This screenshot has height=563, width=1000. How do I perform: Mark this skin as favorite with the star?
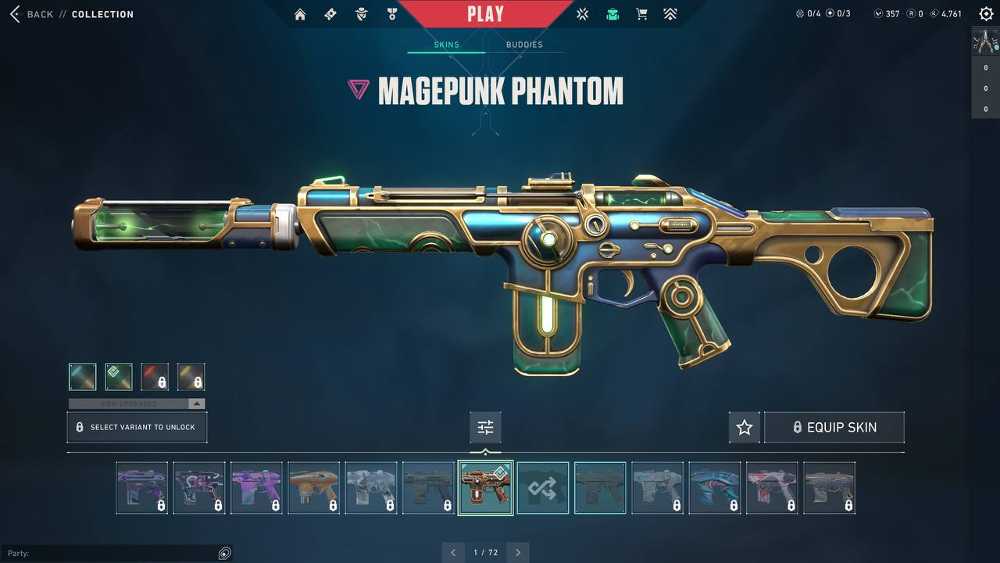click(744, 427)
